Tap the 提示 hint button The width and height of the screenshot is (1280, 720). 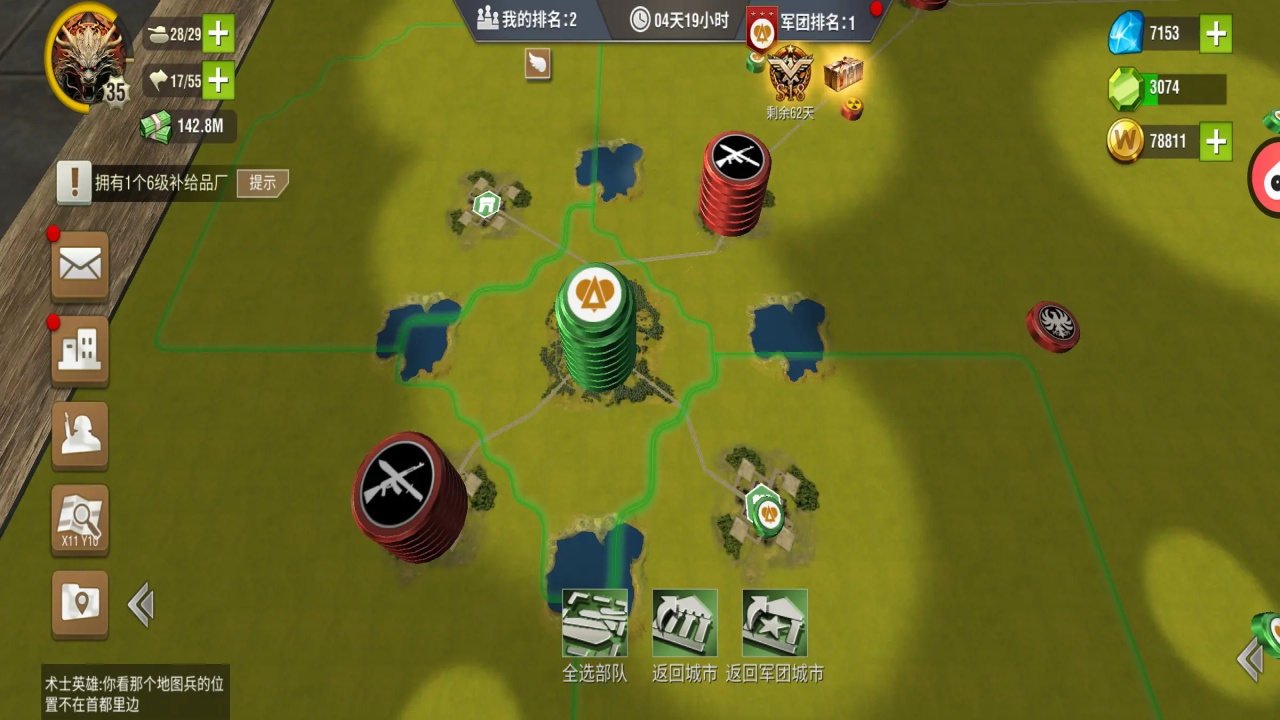(263, 183)
